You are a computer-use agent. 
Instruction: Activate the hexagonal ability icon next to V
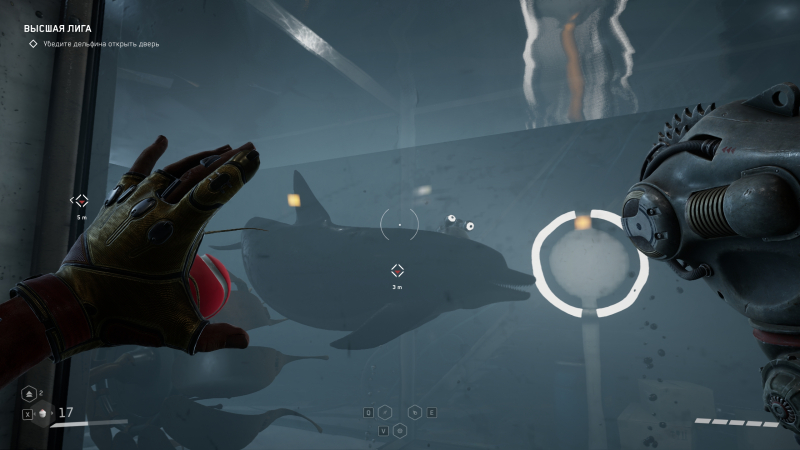click(x=400, y=430)
